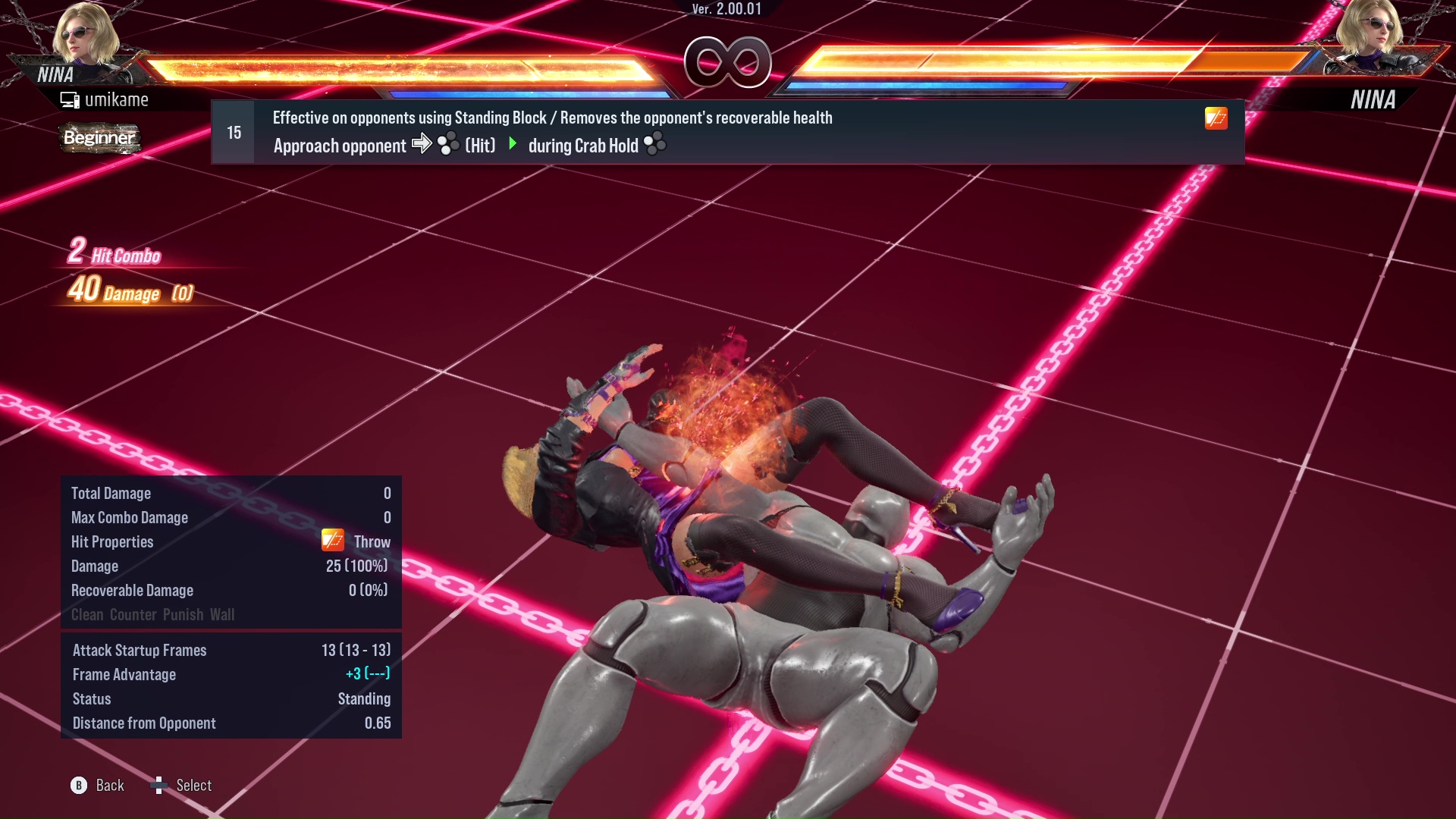Toggle the Wall indicator in the damage panel
This screenshot has height=819, width=1456.
click(224, 615)
